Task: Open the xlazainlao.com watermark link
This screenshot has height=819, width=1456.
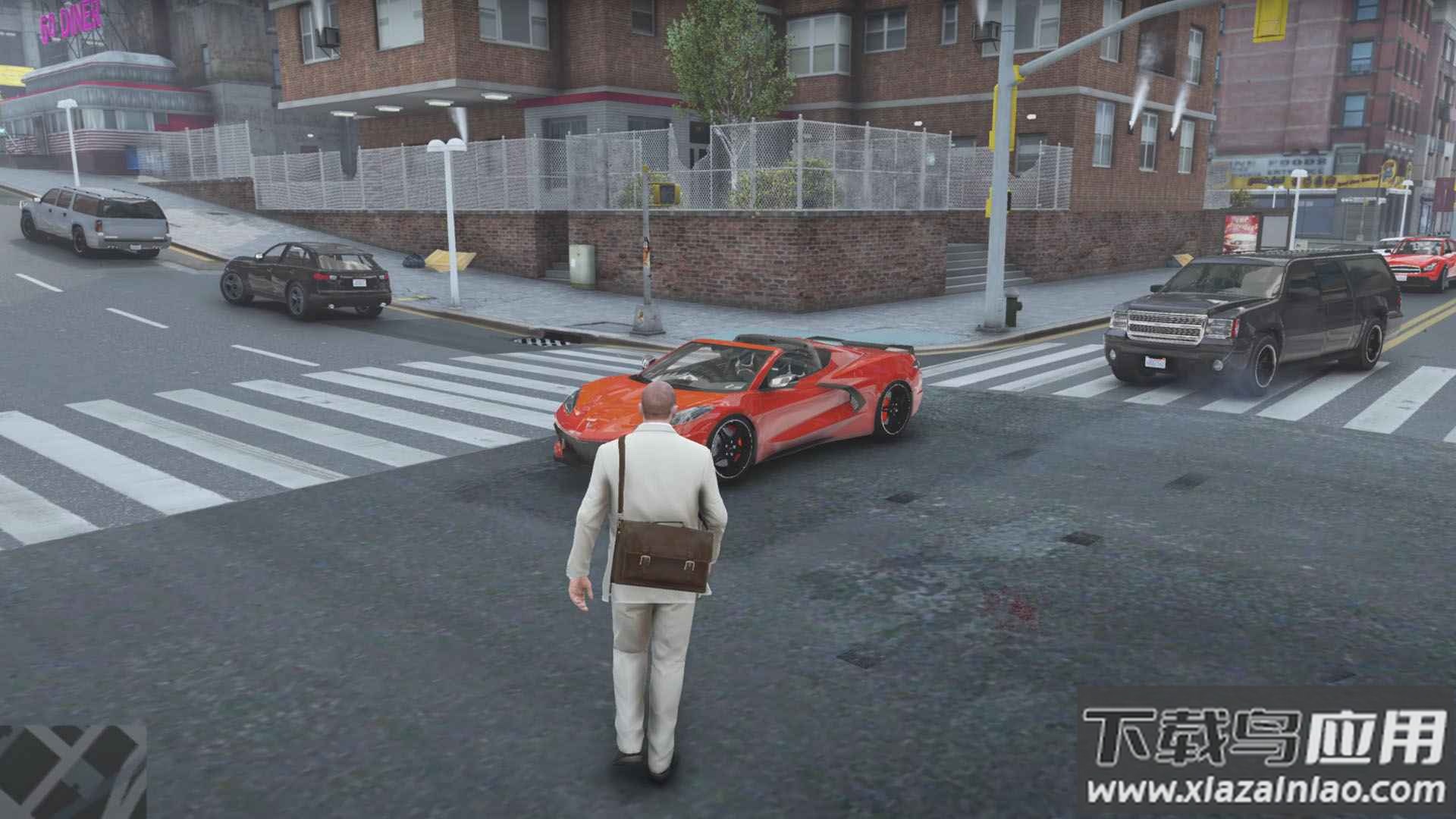Action: tap(1264, 791)
